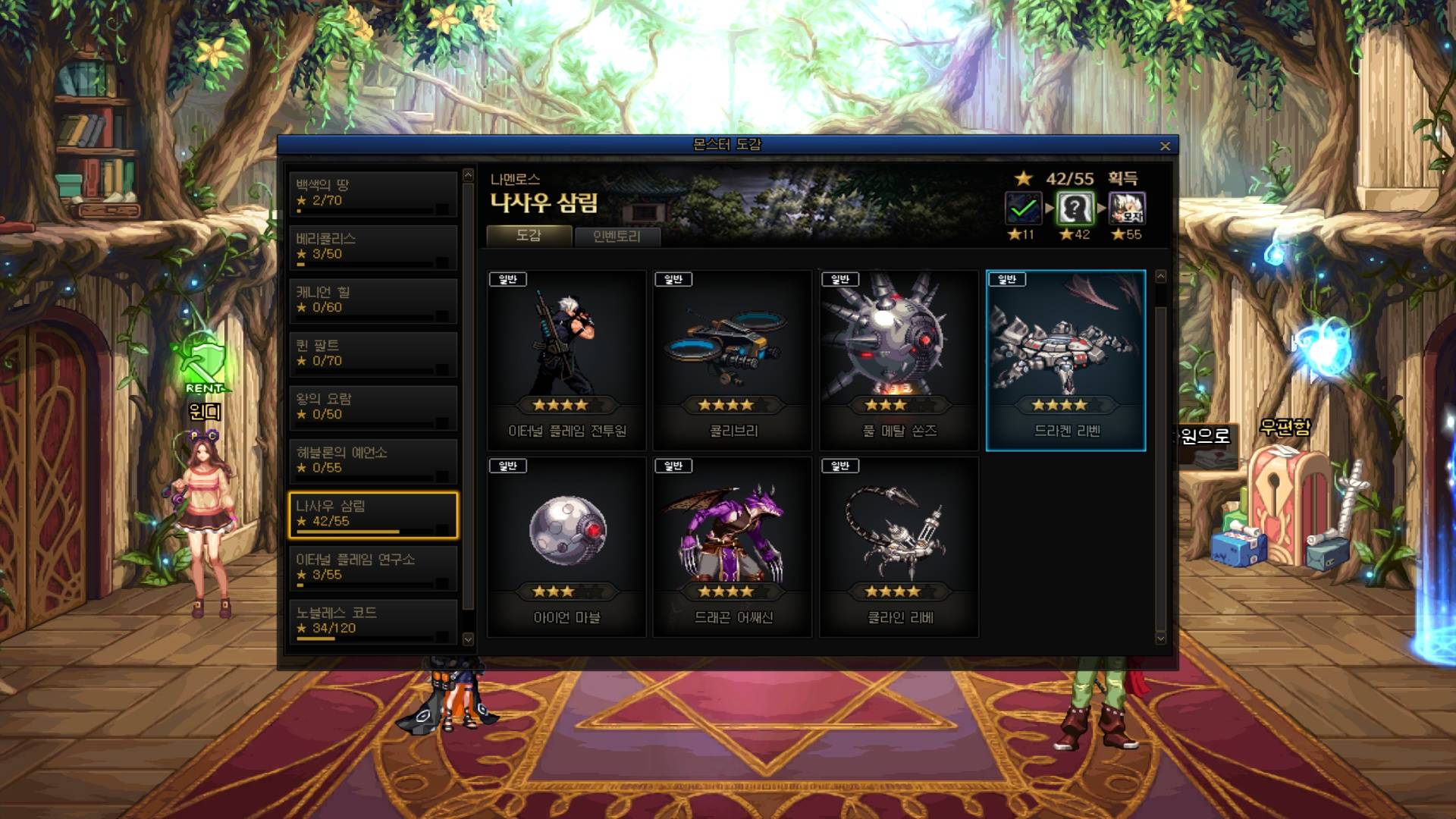The width and height of the screenshot is (1456, 819).
Task: Click the region list's down scroll arrow
Action: coord(468,639)
